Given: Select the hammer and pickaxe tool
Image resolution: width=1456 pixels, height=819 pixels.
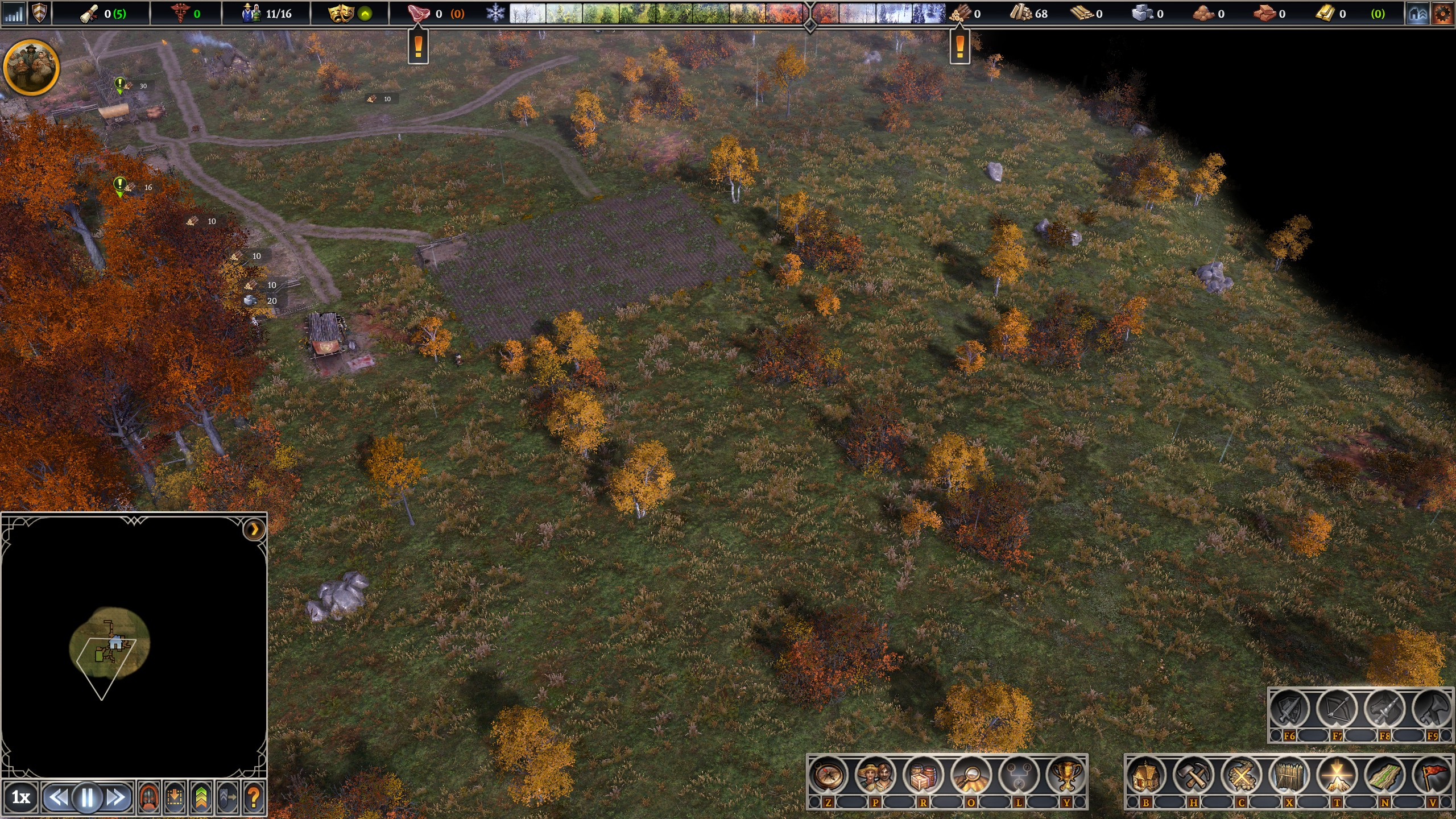Looking at the screenshot, I should (x=1194, y=775).
